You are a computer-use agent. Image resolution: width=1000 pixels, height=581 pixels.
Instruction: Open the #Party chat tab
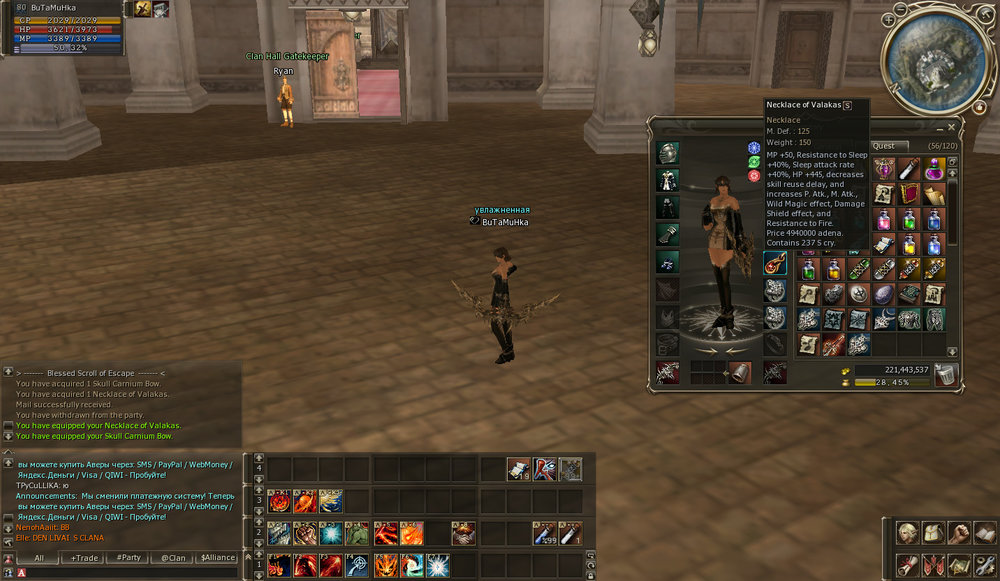[x=128, y=558]
